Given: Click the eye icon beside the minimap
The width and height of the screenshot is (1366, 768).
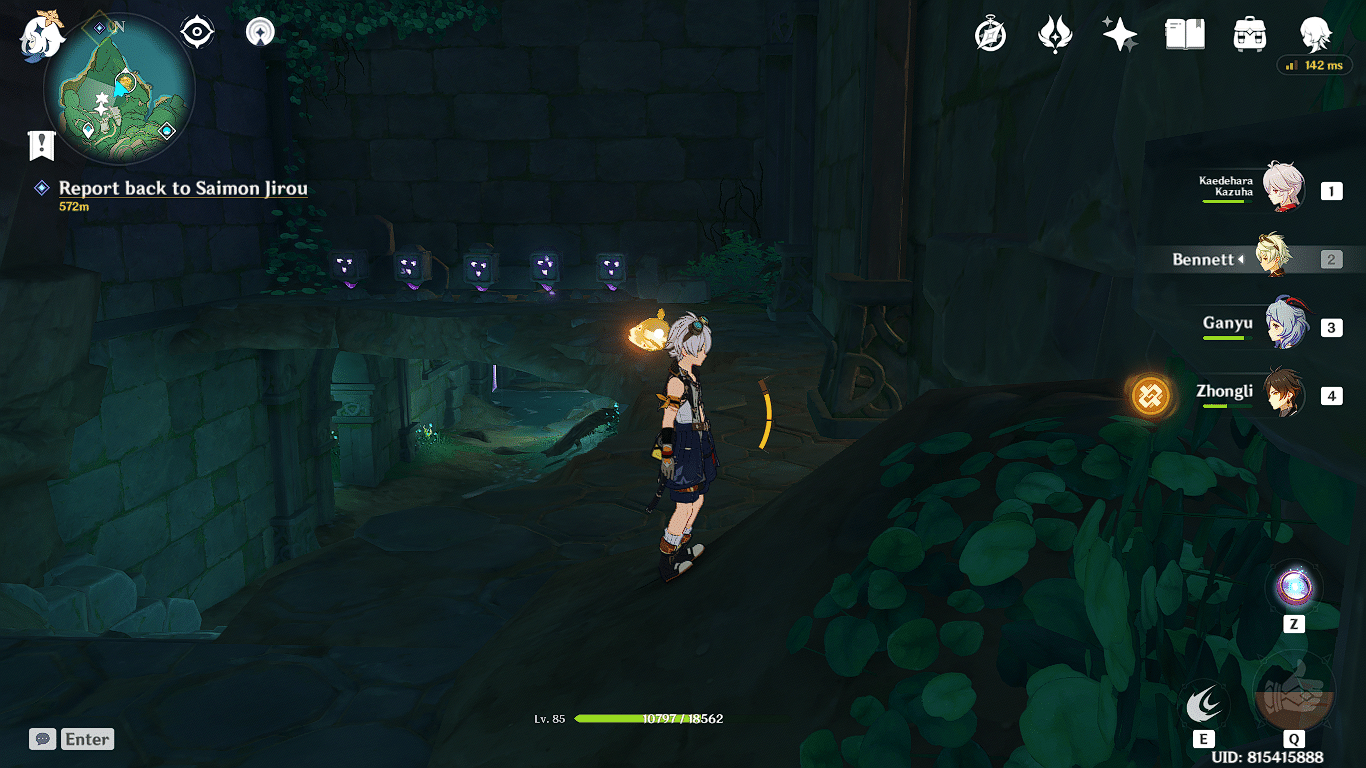Looking at the screenshot, I should 196,31.
